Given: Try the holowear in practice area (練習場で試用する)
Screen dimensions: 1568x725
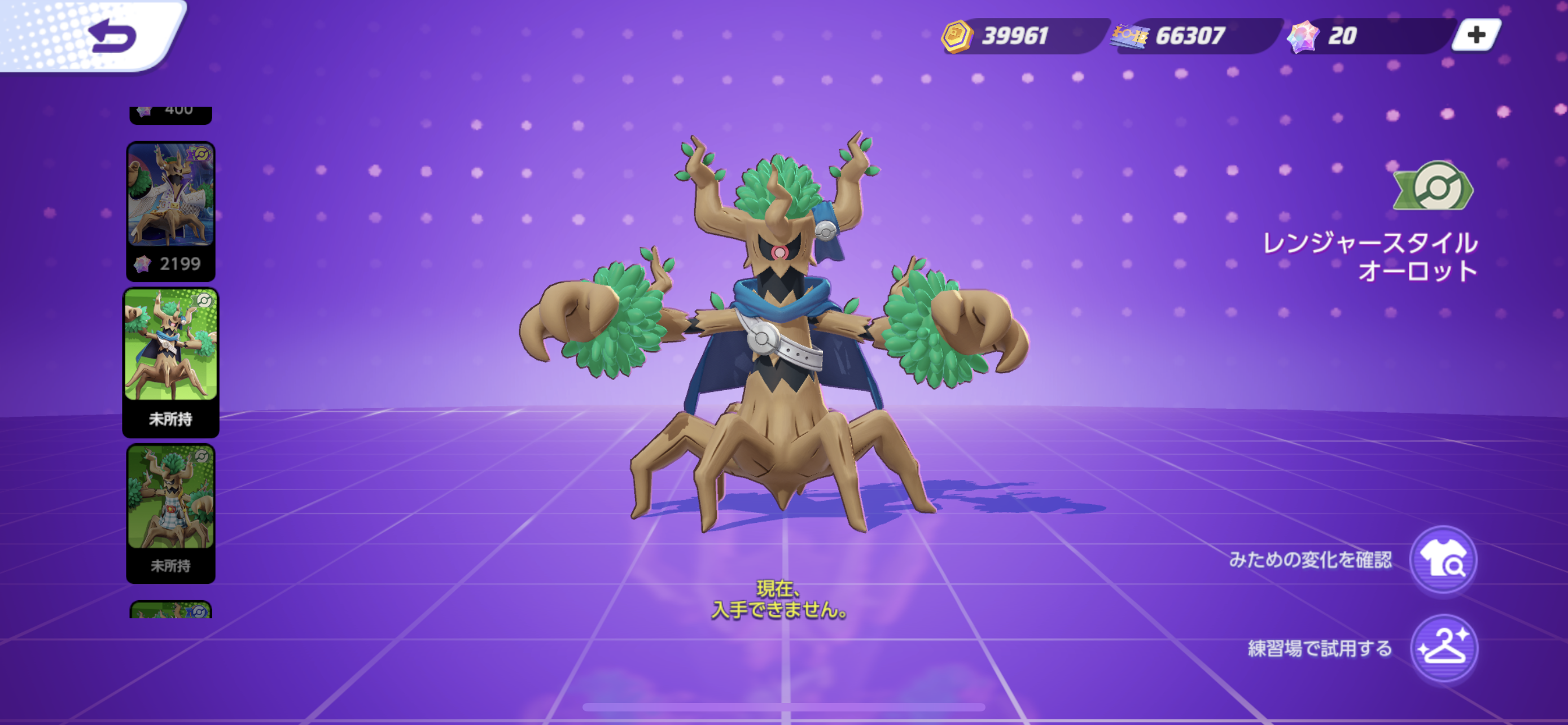Looking at the screenshot, I should point(1443,648).
